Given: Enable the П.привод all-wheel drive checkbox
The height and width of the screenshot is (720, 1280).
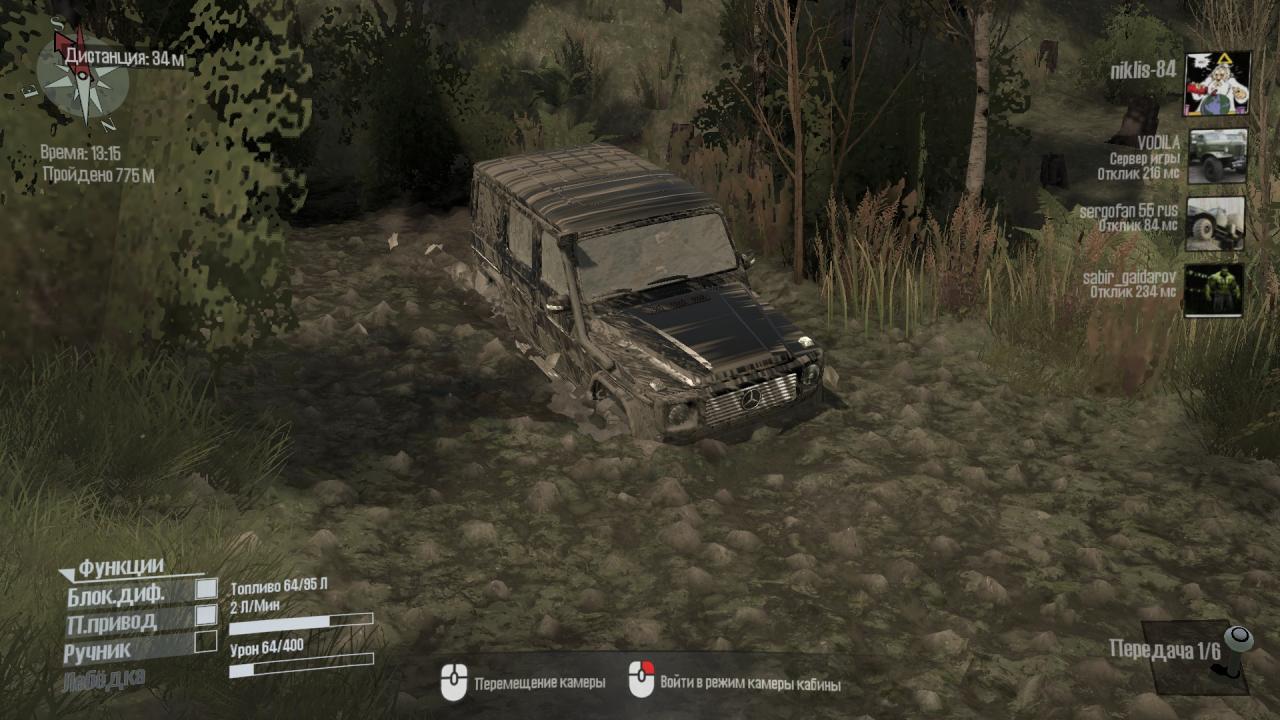Looking at the screenshot, I should coord(206,616).
